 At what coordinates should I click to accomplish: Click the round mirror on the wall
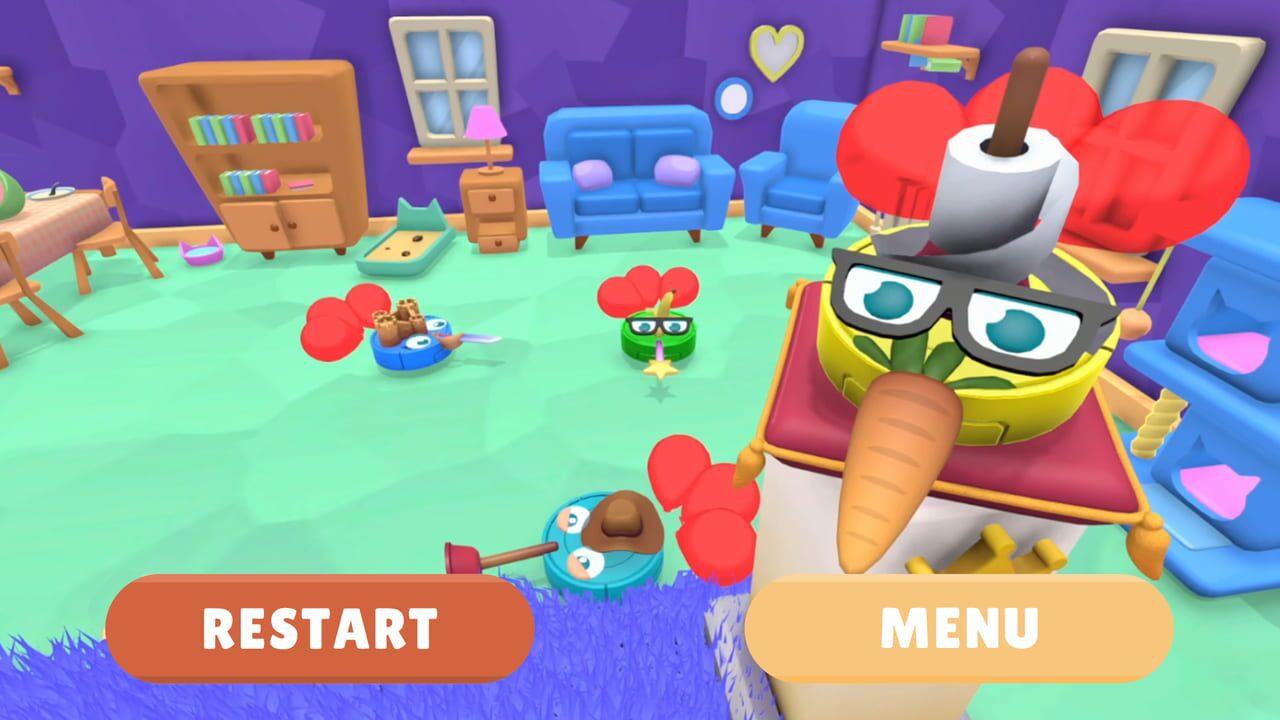coord(733,97)
